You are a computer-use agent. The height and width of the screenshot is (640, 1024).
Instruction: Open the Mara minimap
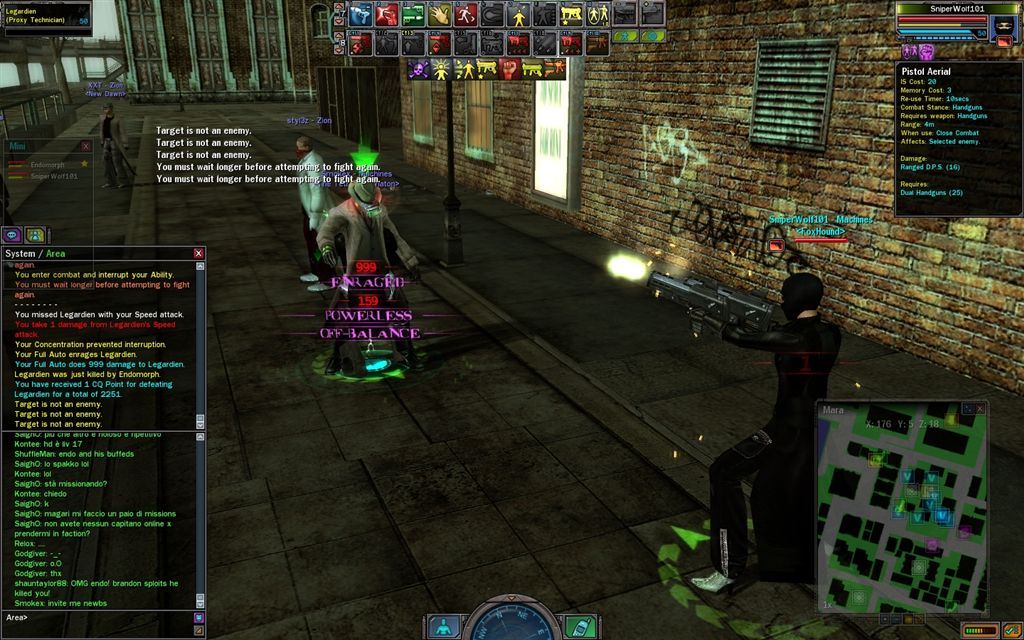click(902, 508)
